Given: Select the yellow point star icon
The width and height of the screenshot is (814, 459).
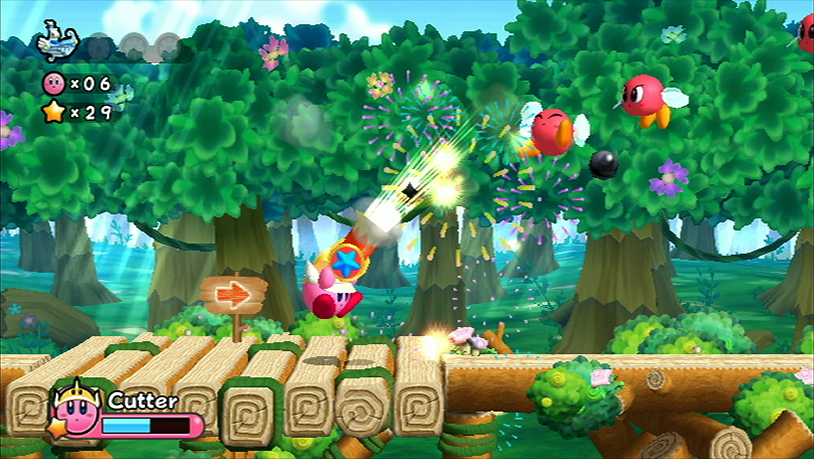Looking at the screenshot, I should 53,112.
